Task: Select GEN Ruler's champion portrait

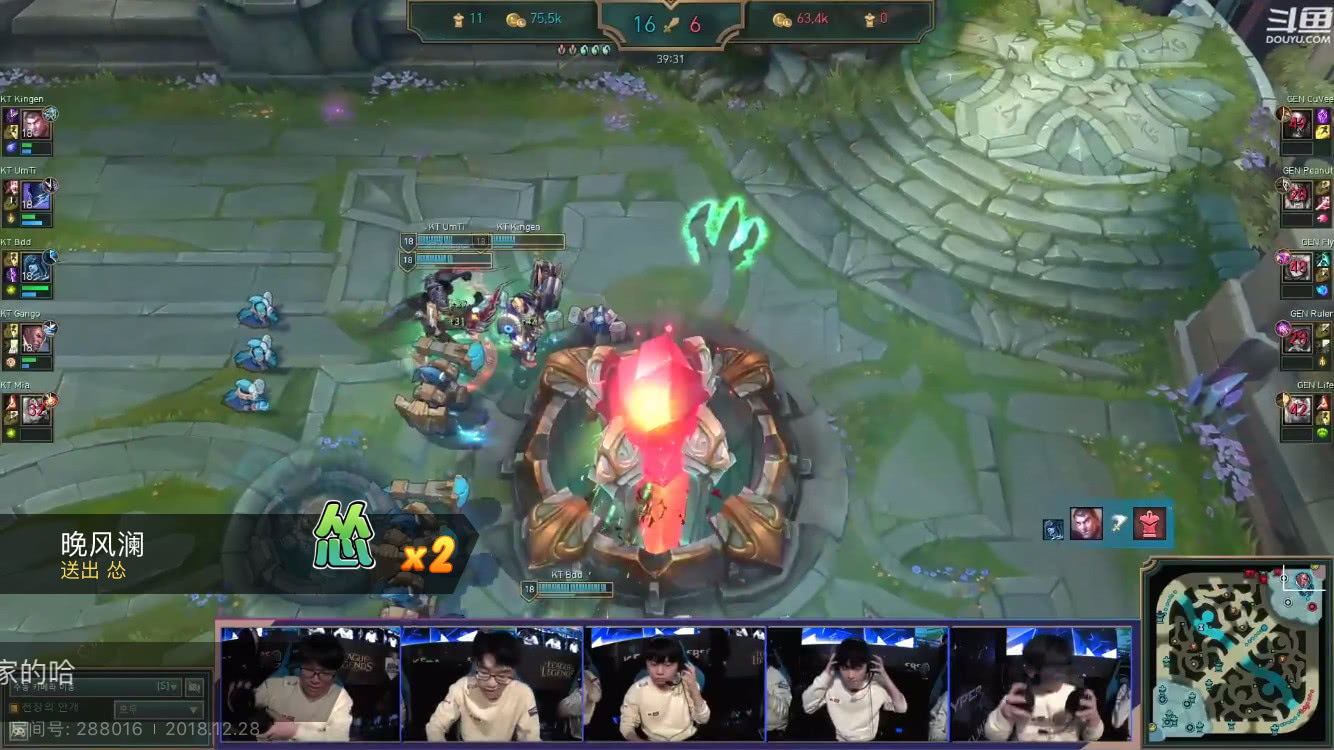Action: point(1297,340)
